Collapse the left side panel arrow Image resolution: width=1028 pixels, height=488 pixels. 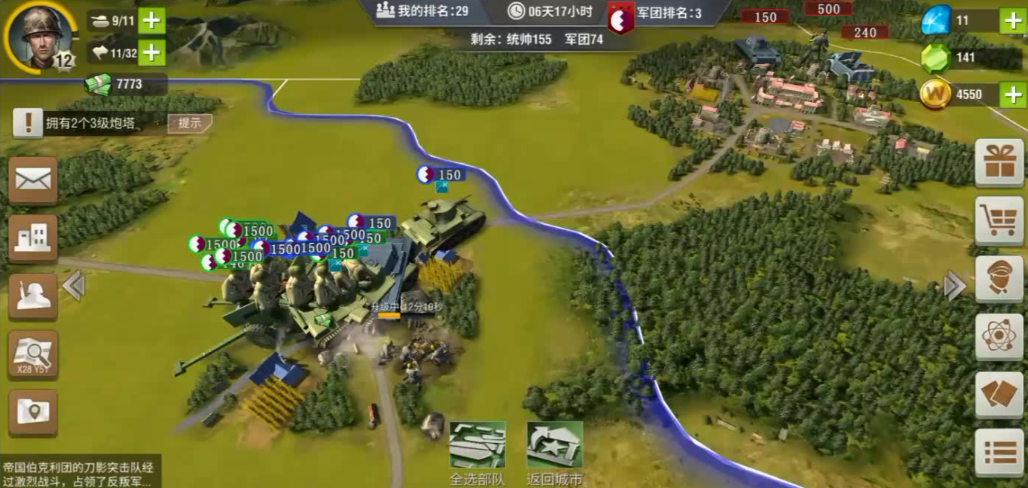(73, 287)
